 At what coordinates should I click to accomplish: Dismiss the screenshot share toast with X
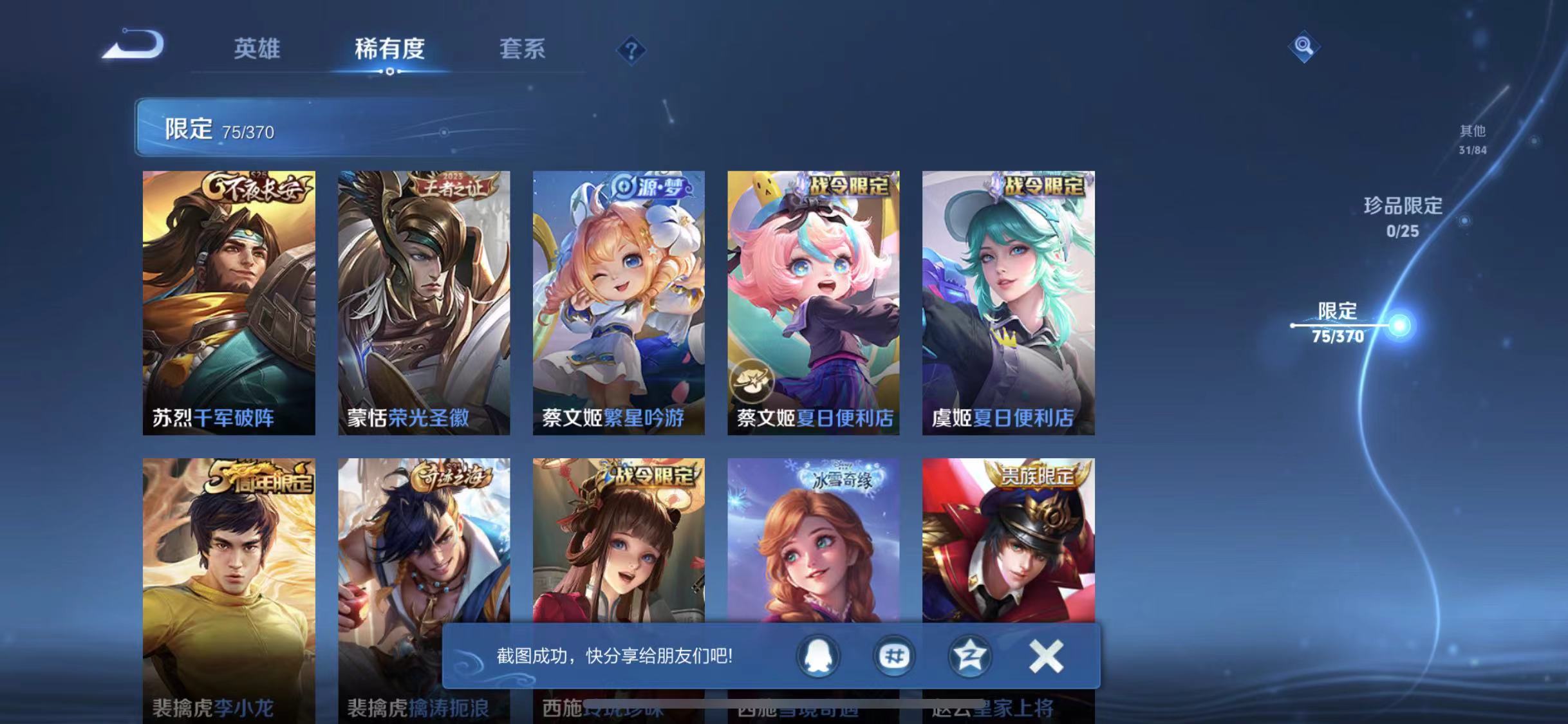click(1046, 656)
